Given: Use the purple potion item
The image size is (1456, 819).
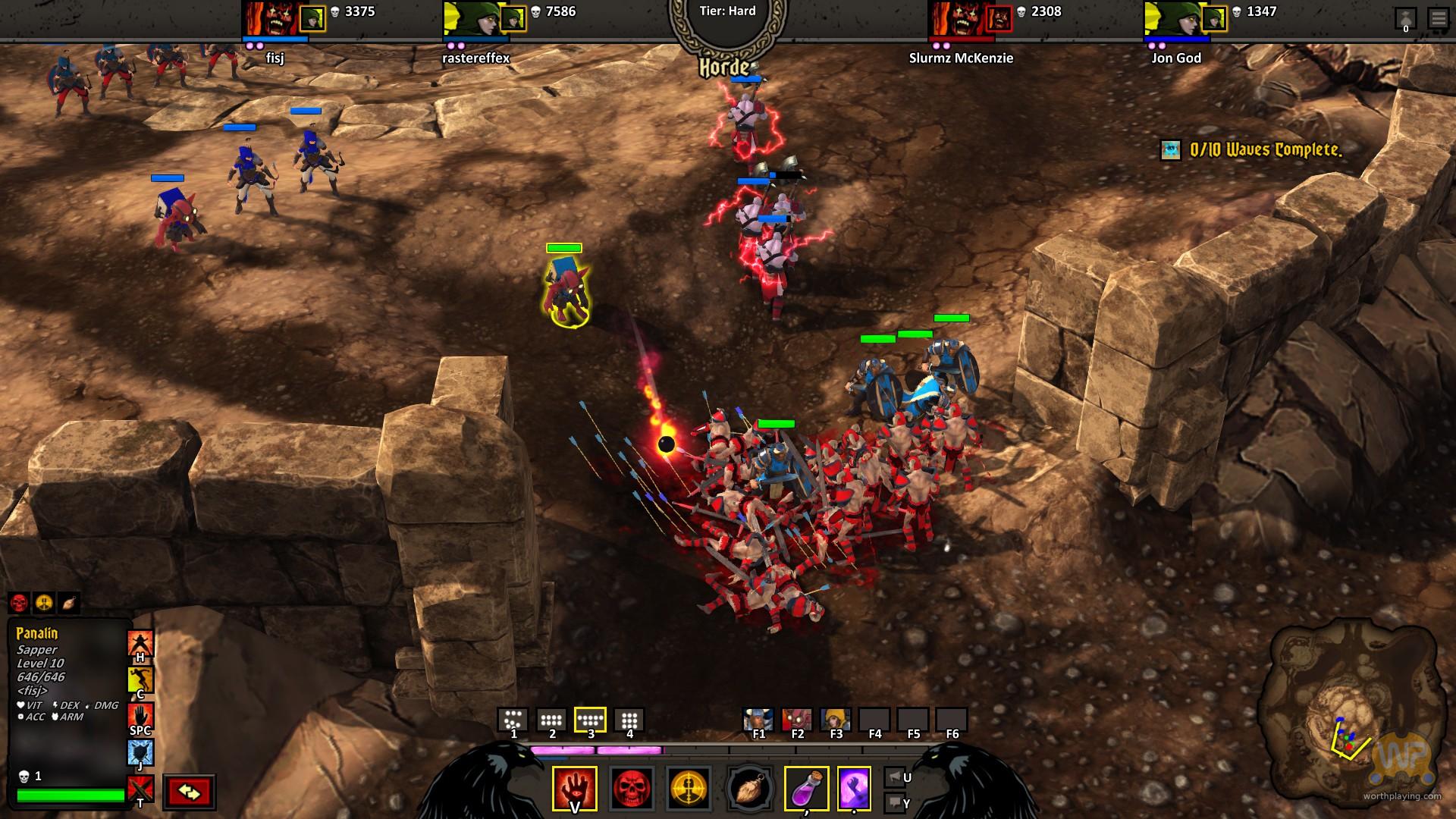Looking at the screenshot, I should click(x=805, y=789).
